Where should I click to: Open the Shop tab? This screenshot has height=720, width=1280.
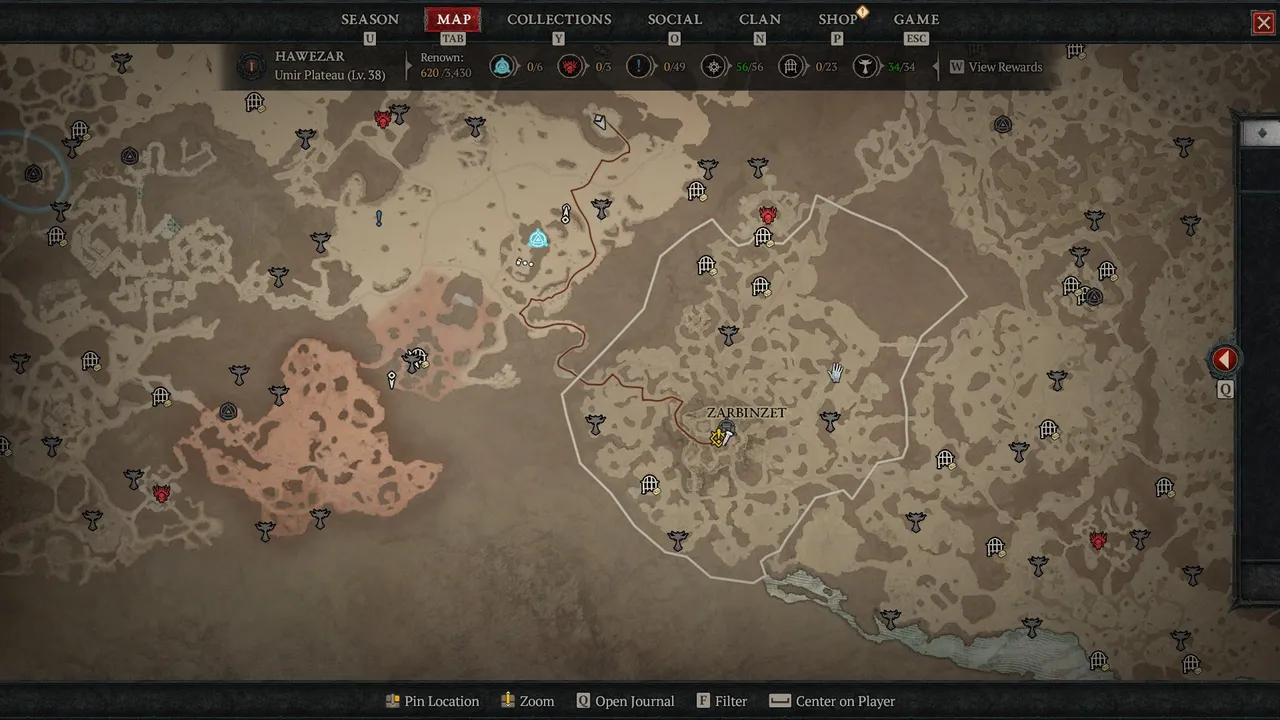tap(838, 19)
